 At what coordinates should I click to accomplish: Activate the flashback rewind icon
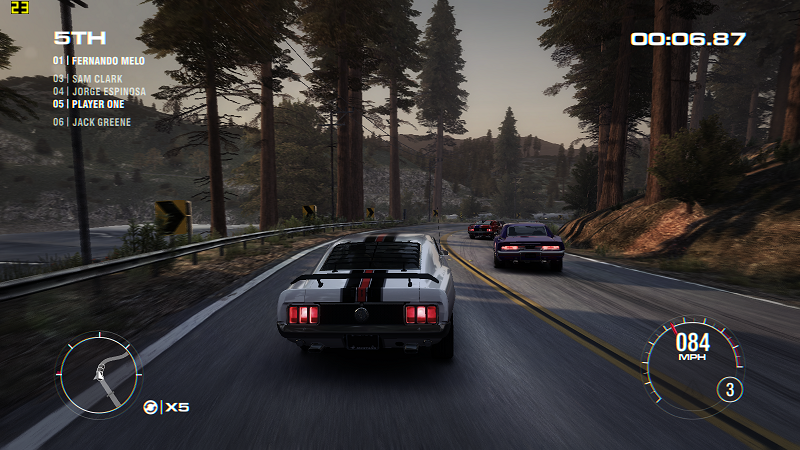pos(151,407)
